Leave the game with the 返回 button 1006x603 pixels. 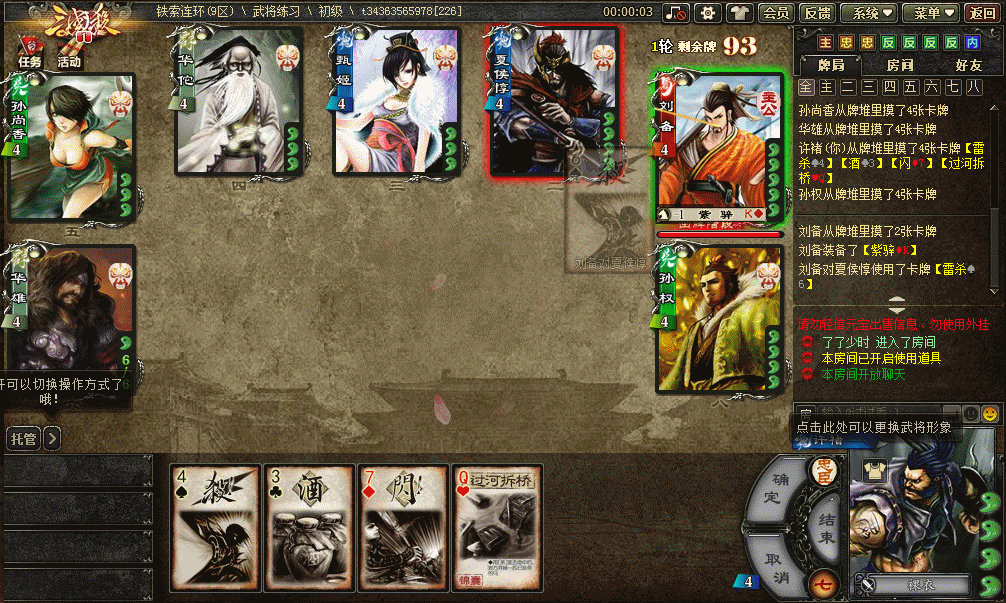(981, 13)
